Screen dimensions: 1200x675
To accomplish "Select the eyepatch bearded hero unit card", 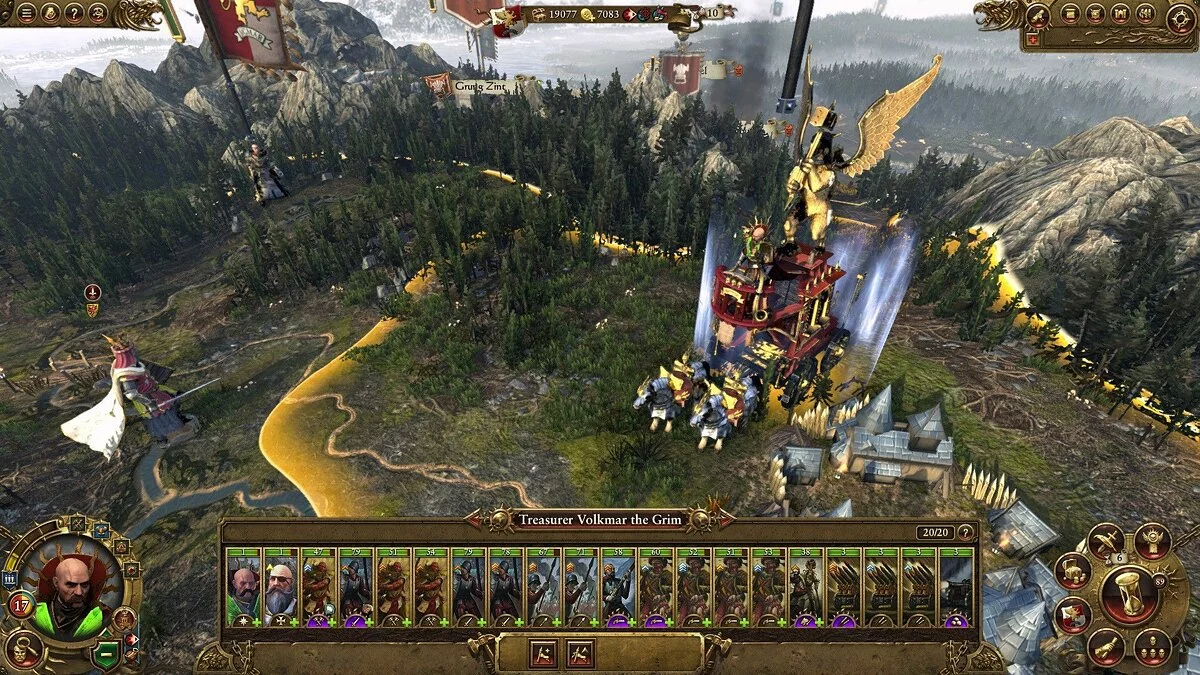I will coord(281,587).
